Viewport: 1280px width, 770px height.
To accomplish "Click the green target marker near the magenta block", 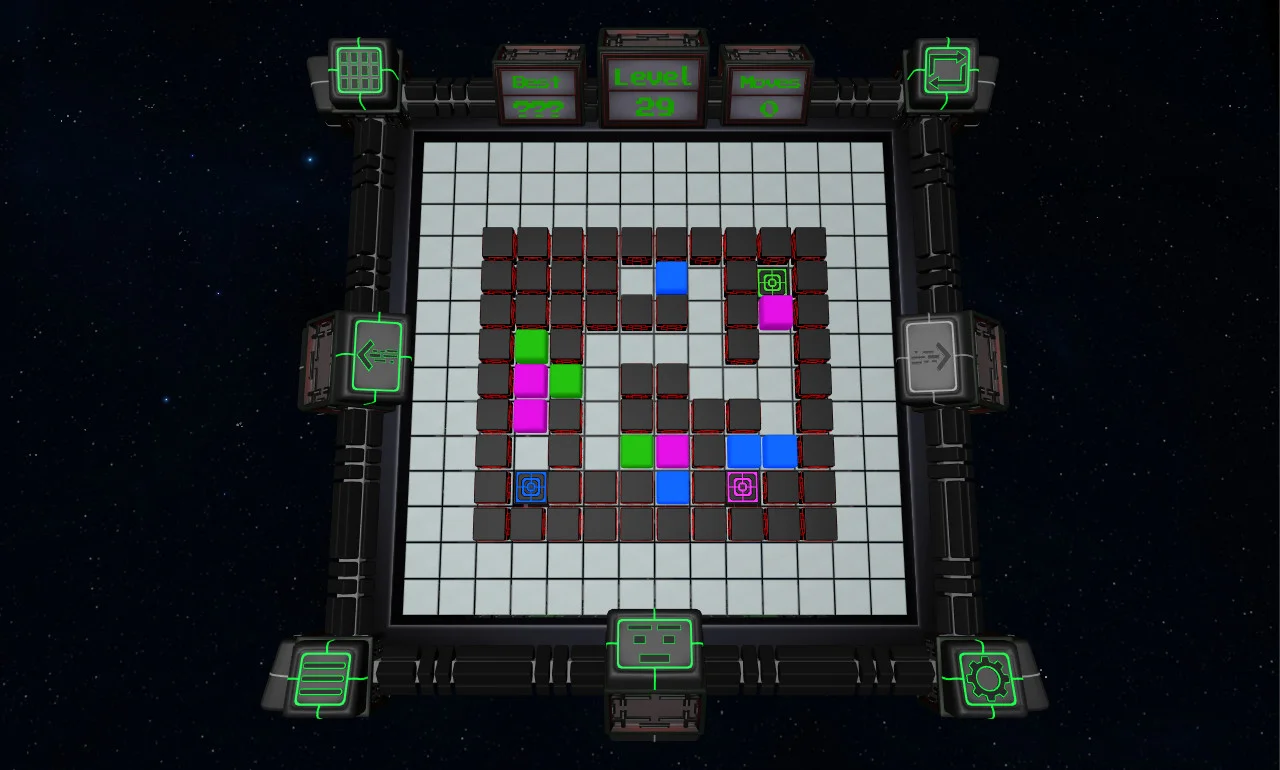I will [771, 283].
